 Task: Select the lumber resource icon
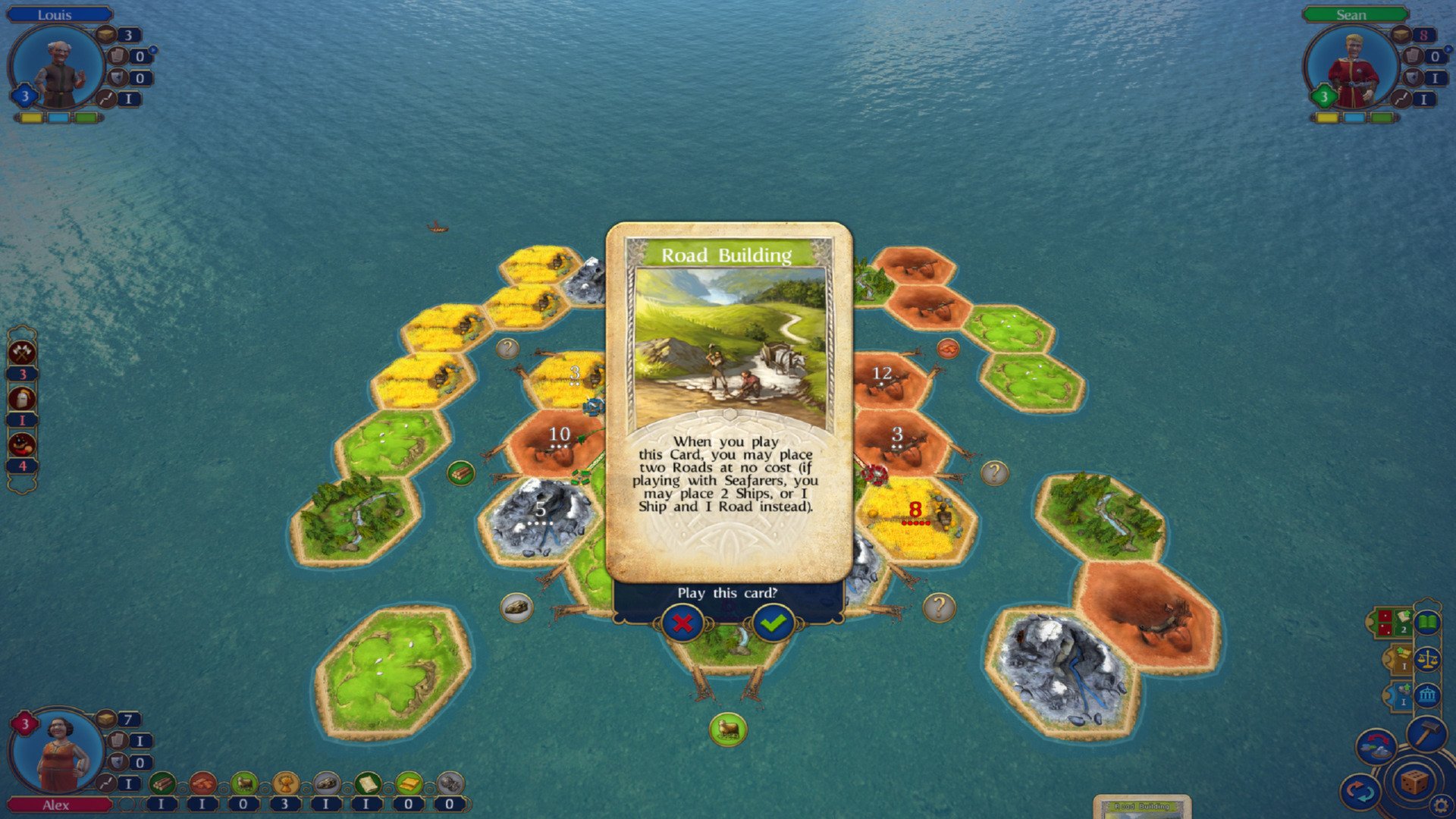tap(162, 783)
